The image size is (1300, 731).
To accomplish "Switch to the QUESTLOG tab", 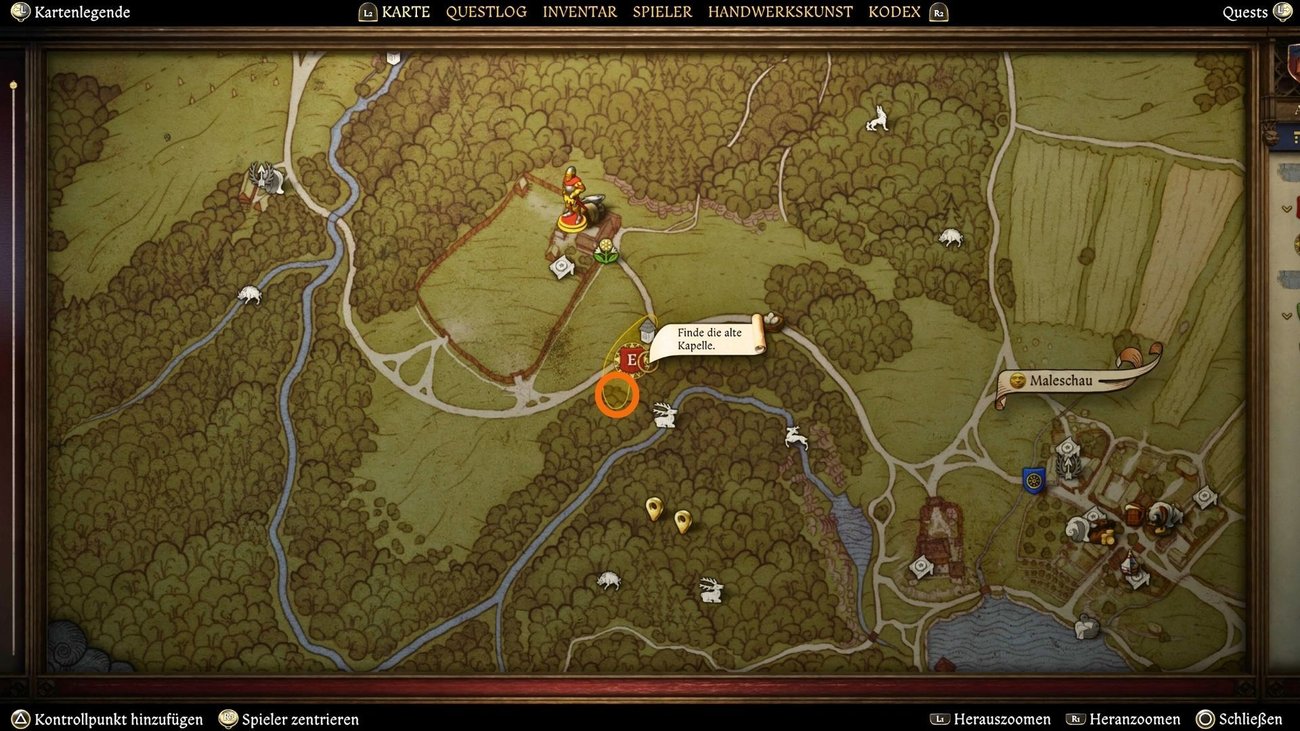I will (486, 11).
